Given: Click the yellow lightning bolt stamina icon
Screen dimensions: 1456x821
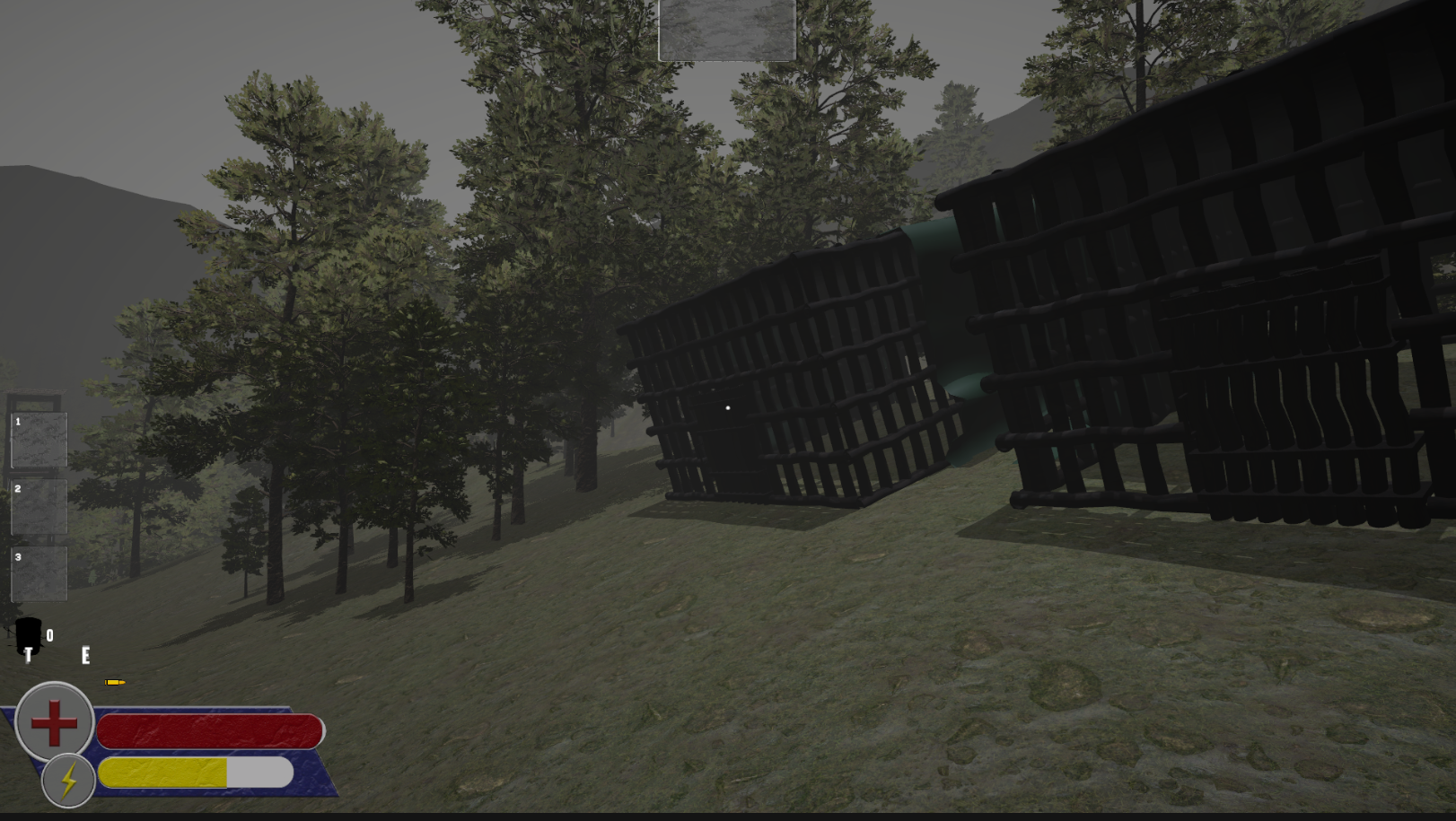Looking at the screenshot, I should 68,781.
